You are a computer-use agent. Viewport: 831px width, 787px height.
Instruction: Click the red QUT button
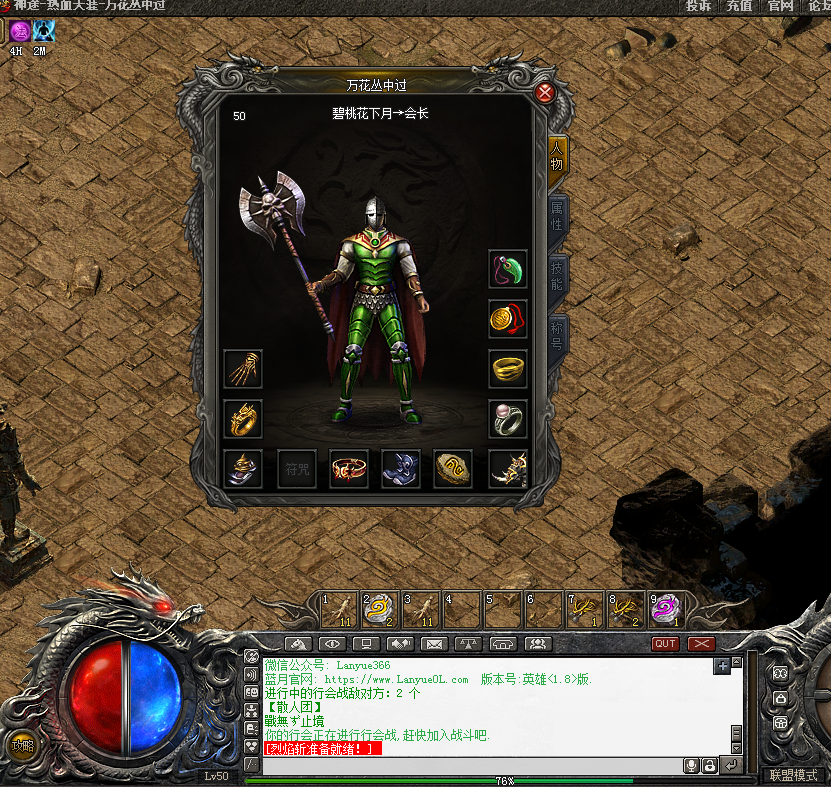(x=665, y=644)
